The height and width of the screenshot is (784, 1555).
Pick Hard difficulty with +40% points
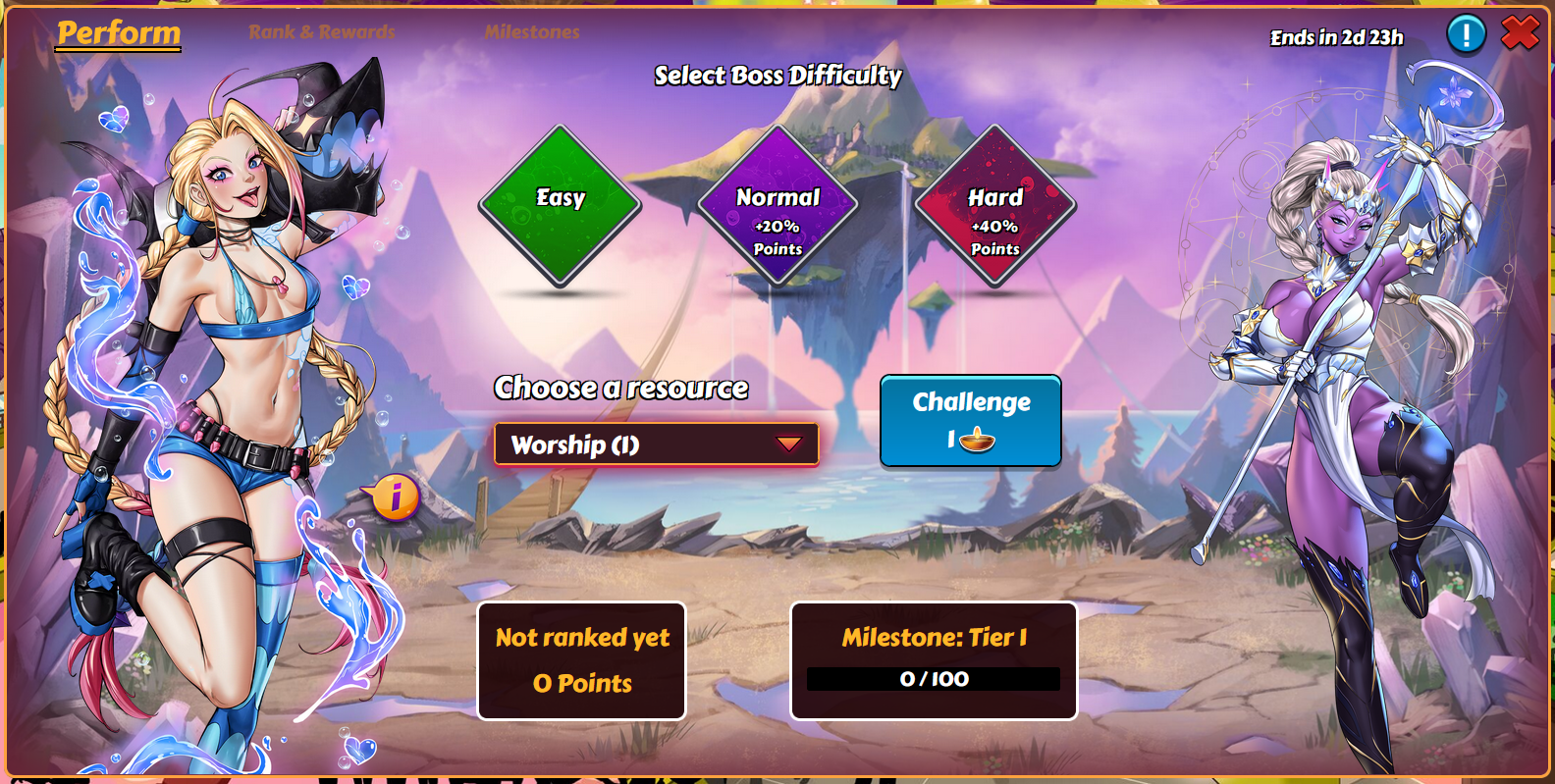tap(994, 206)
